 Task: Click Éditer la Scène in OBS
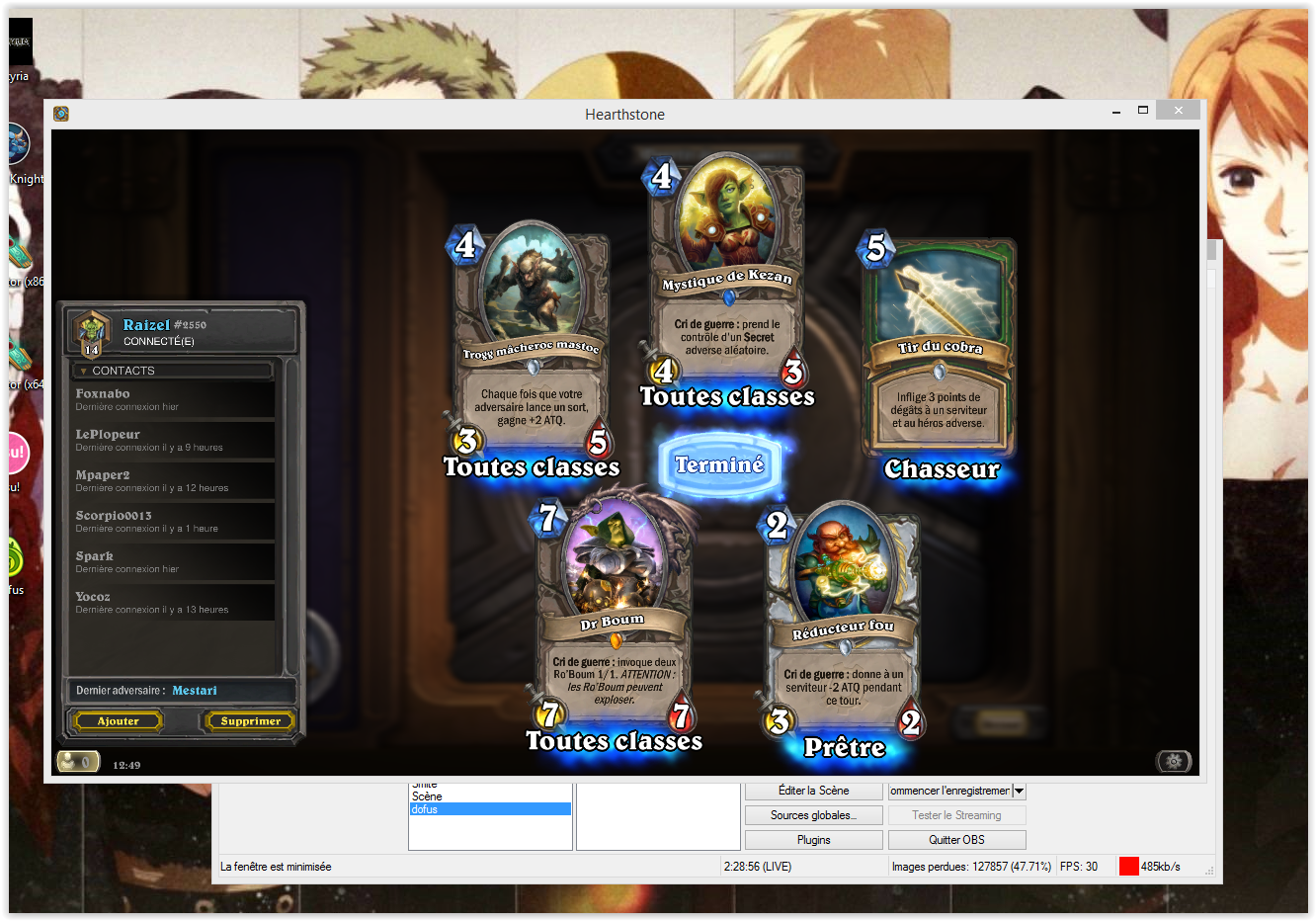813,791
